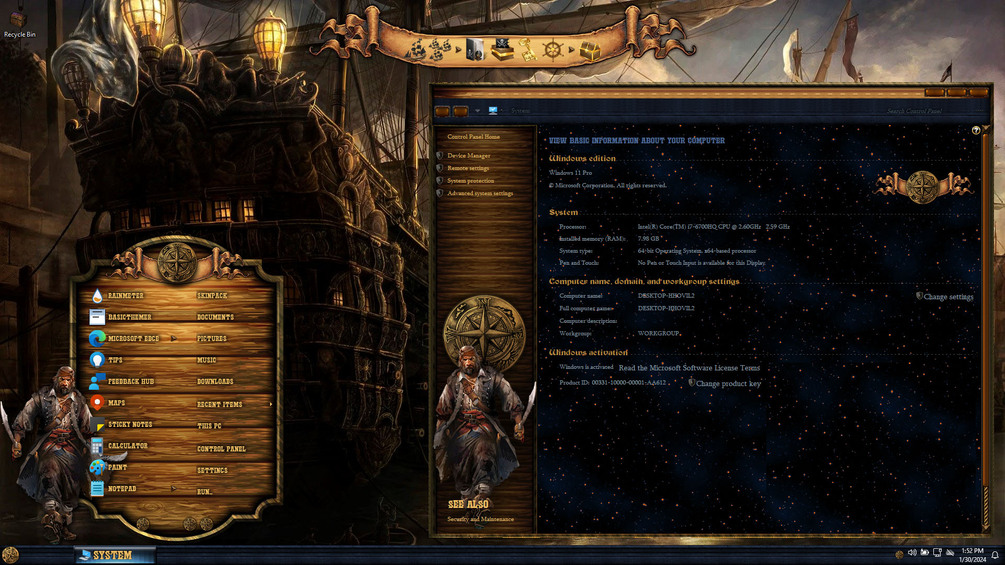This screenshot has height=565, width=1005.
Task: Open the treasure chest dock icon
Action: [x=590, y=50]
